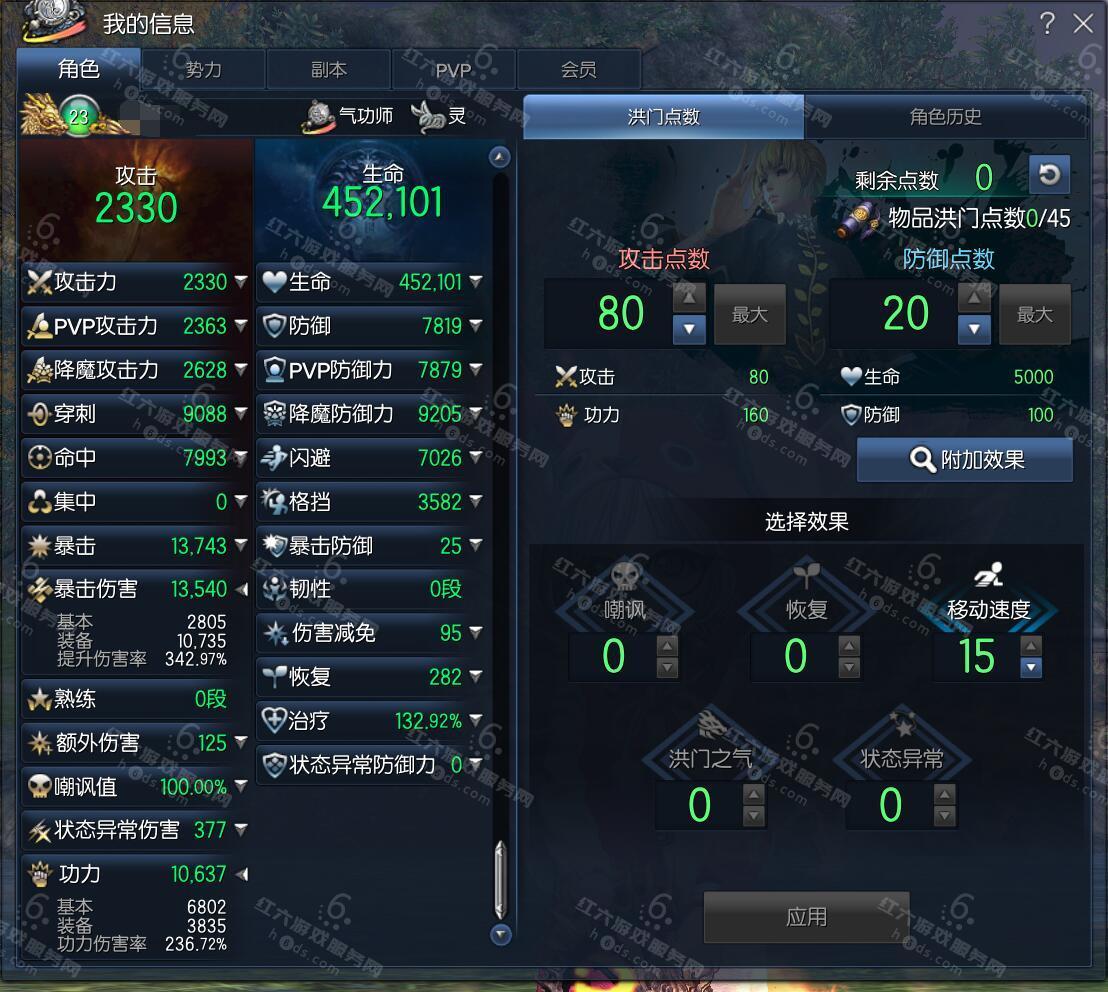Open the help question mark
Viewport: 1108px width, 992px height.
(1047, 23)
